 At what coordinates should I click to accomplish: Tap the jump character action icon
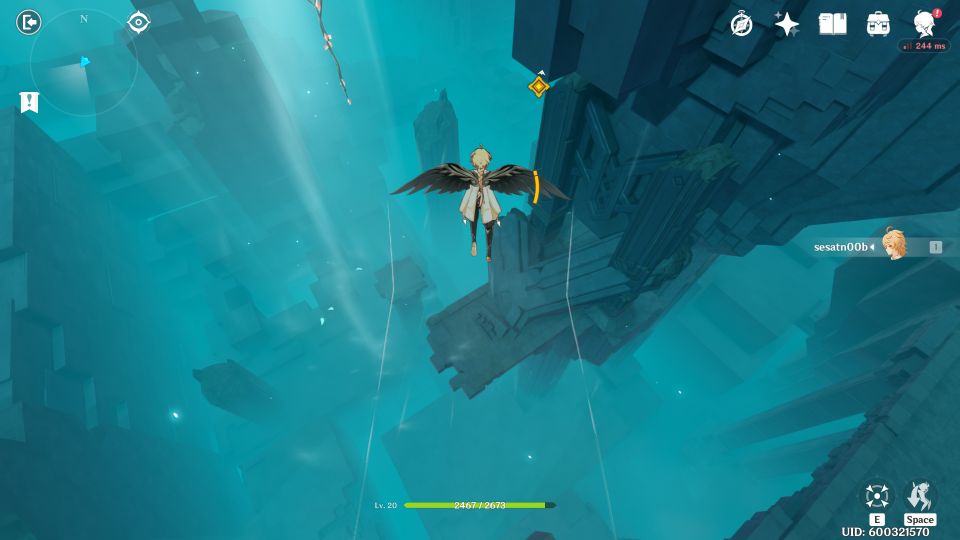919,497
